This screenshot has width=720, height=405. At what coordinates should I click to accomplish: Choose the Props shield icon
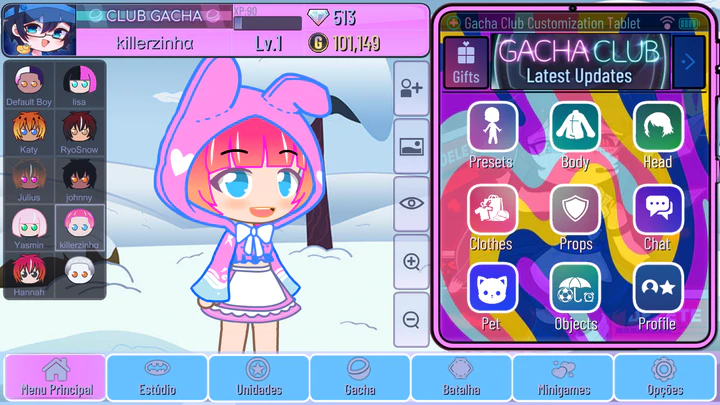tap(575, 211)
